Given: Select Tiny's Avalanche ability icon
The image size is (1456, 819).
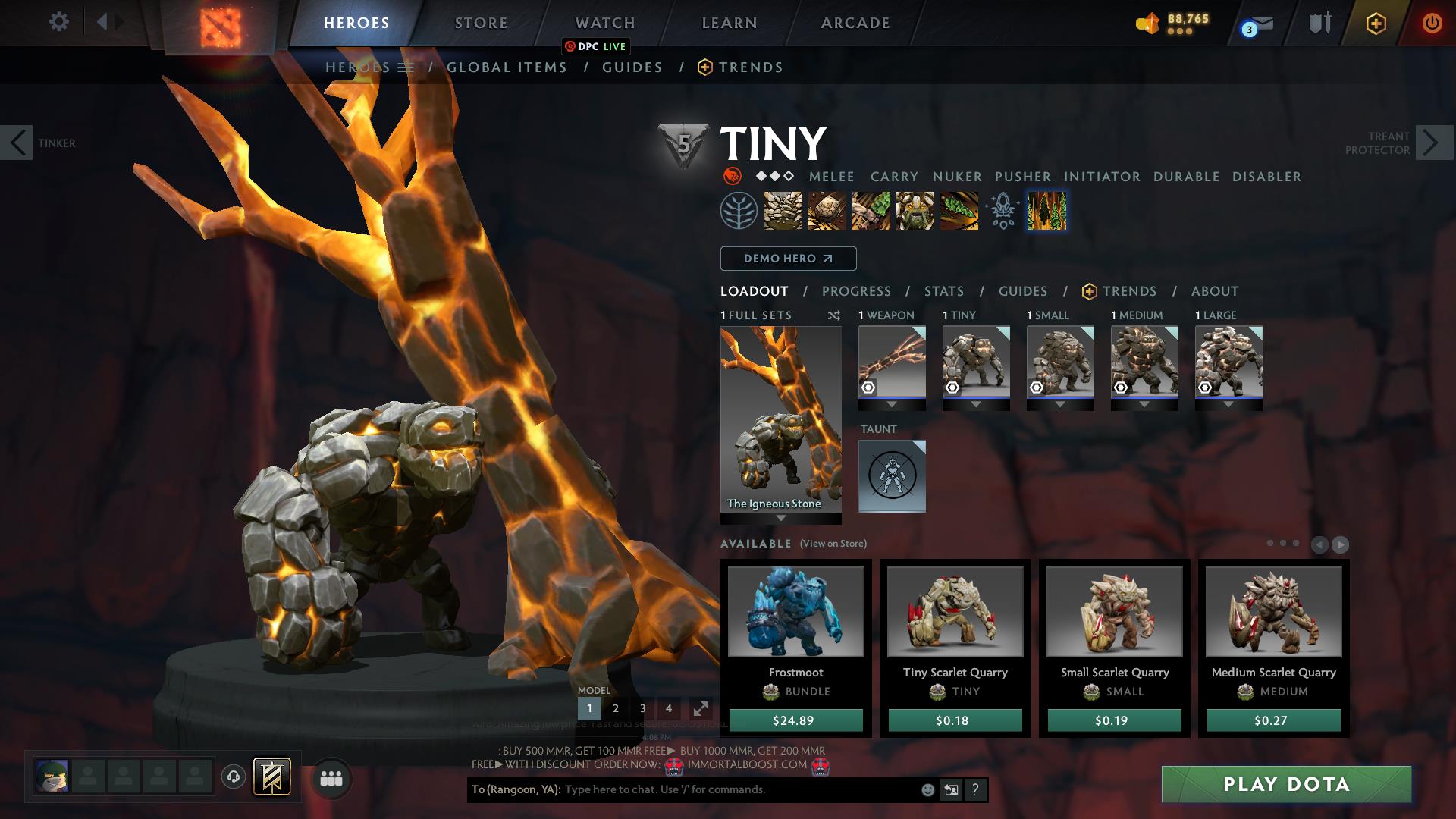Looking at the screenshot, I should pos(783,211).
